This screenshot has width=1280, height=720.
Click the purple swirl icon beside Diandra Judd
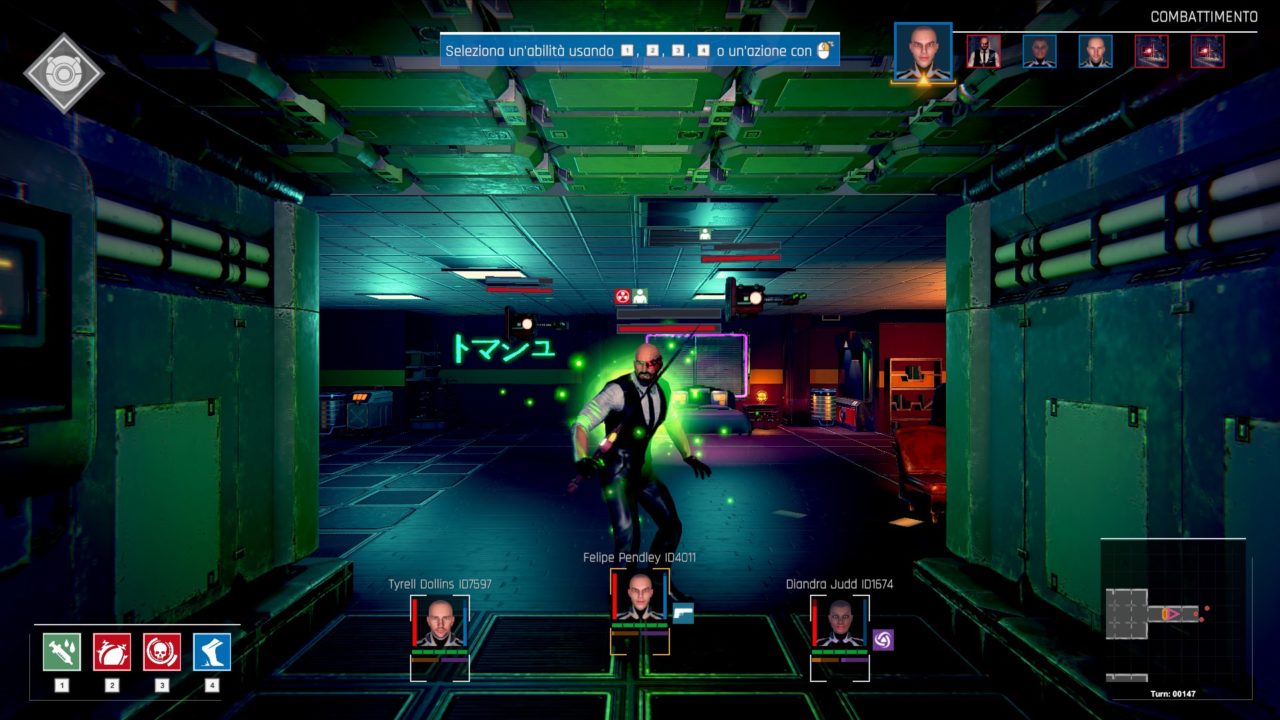tap(883, 639)
